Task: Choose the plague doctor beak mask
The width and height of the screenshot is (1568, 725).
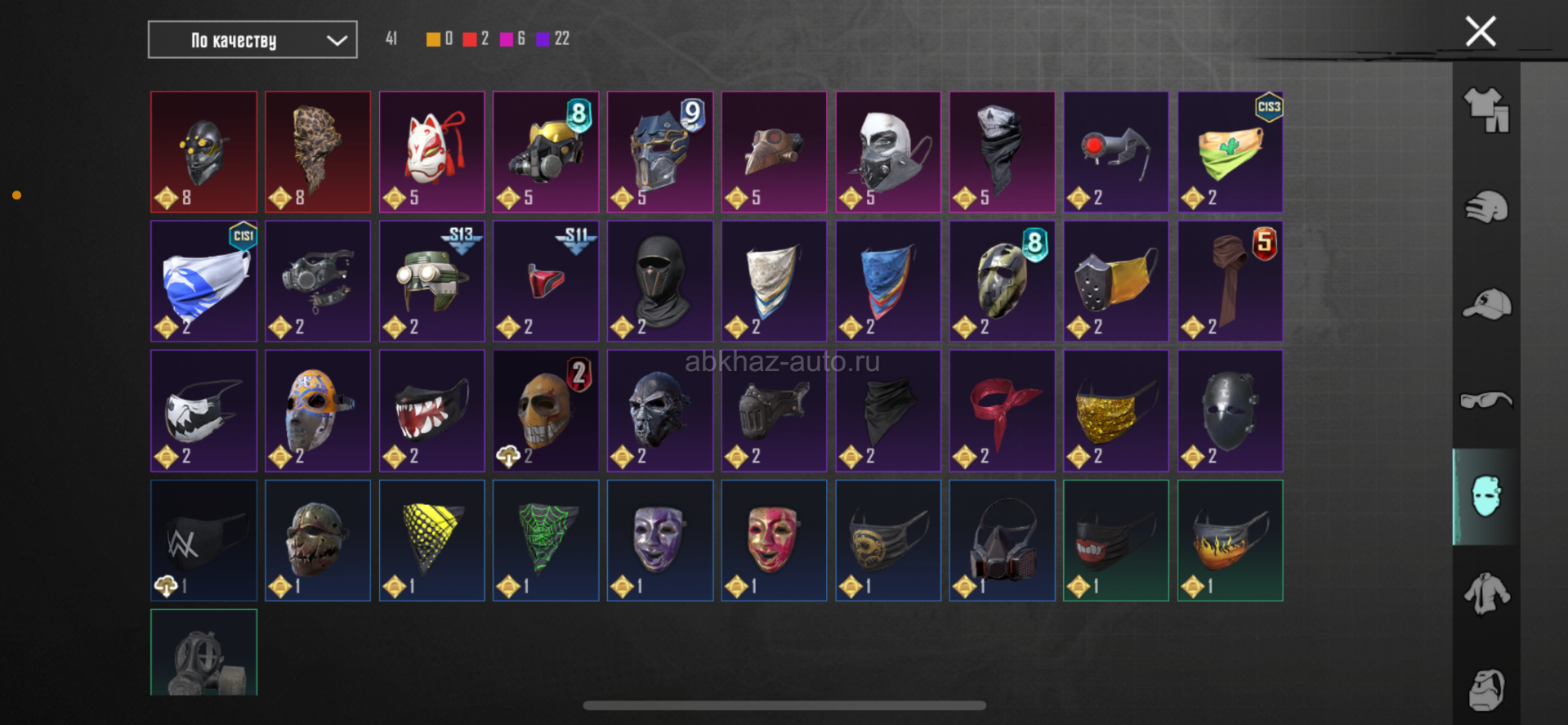Action: point(773,152)
